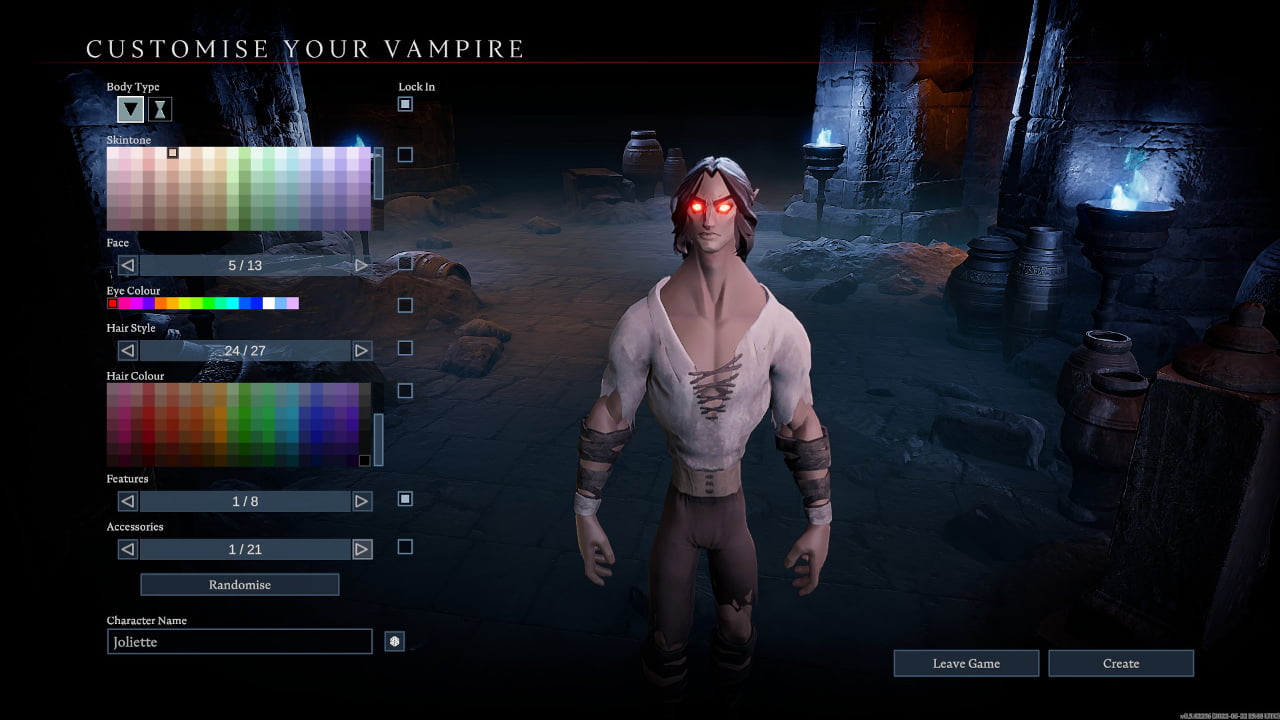Toggle the Features lock-in checkbox
1280x720 pixels.
pyautogui.click(x=405, y=498)
